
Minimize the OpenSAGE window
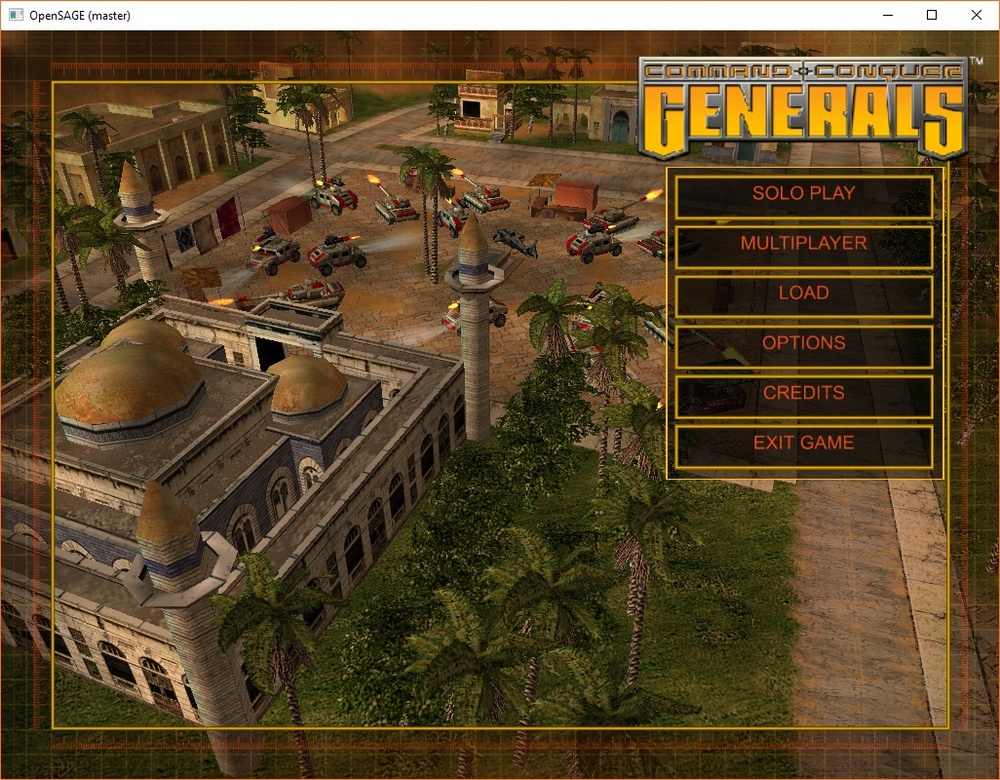tap(886, 15)
